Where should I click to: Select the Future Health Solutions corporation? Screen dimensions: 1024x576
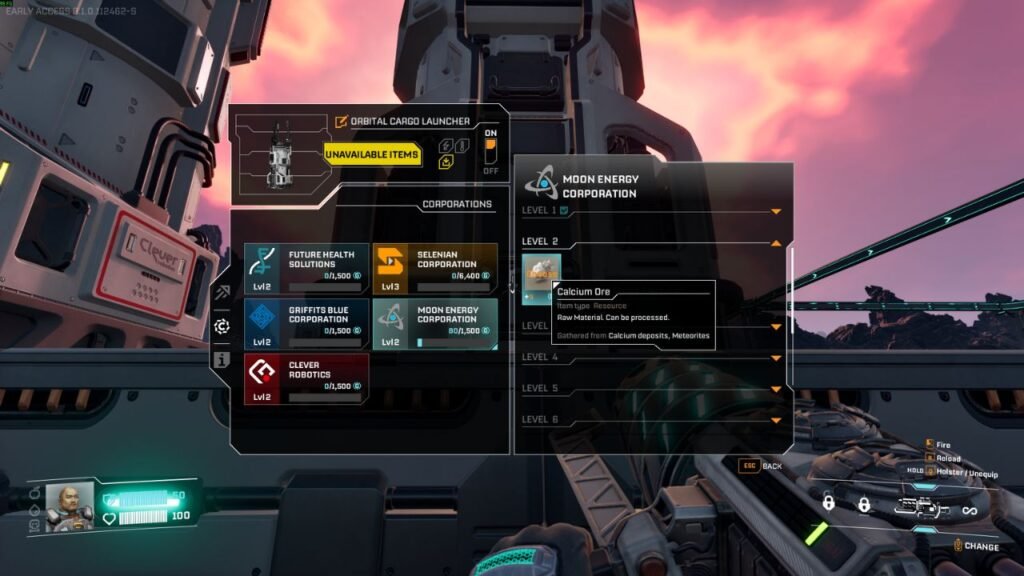(305, 266)
